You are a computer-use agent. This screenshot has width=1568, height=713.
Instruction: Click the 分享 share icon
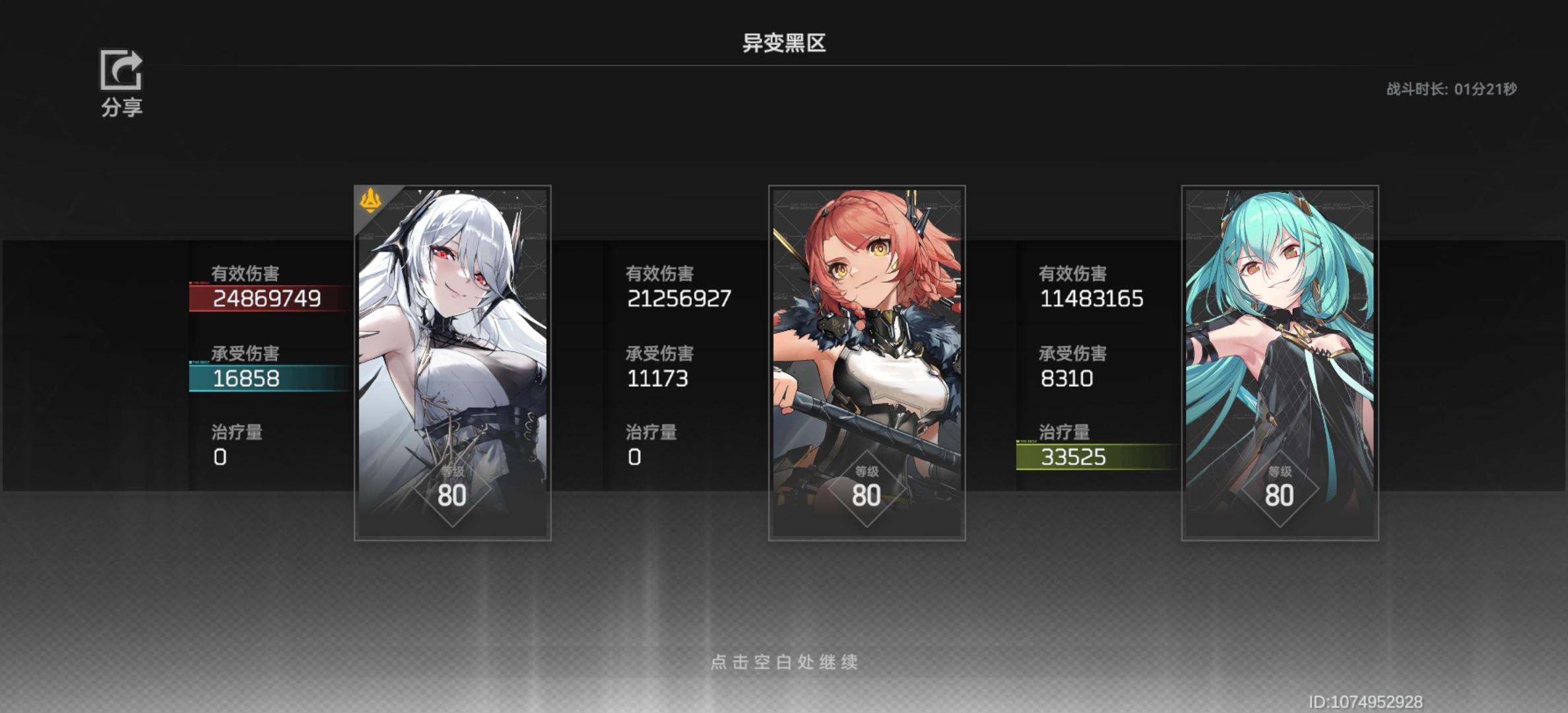[x=119, y=71]
